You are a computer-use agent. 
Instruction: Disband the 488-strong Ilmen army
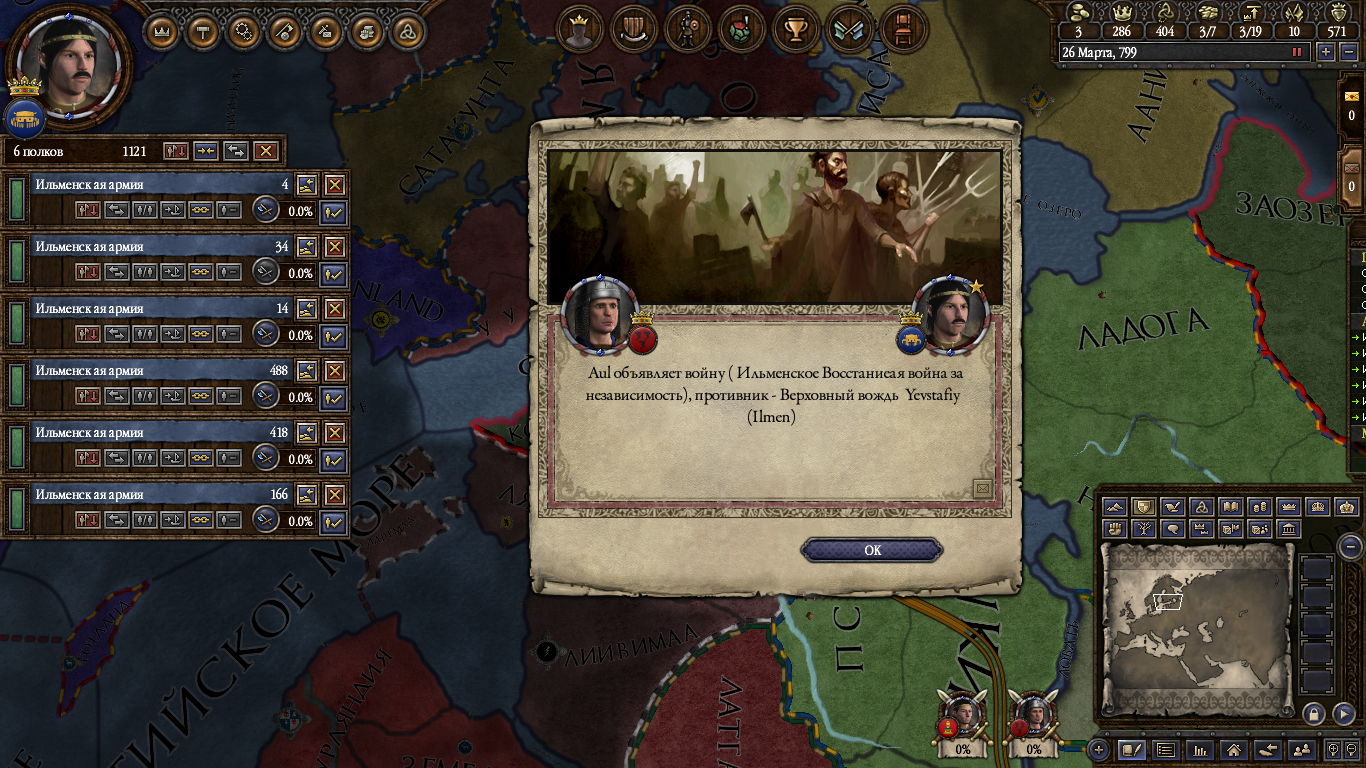334,371
